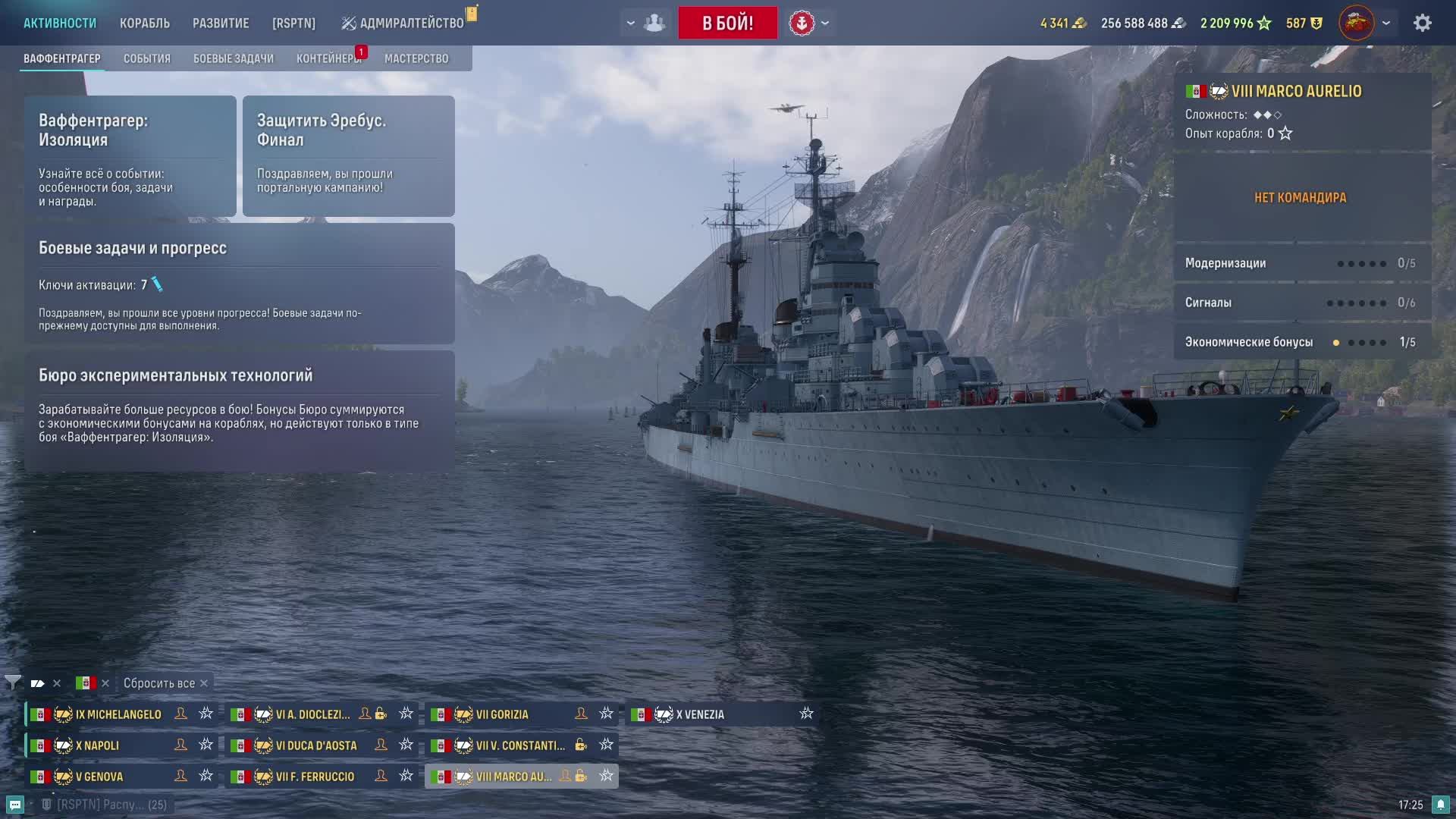Switch to the СОБЫТИЯ tab
This screenshot has width=1456, height=819.
point(147,58)
